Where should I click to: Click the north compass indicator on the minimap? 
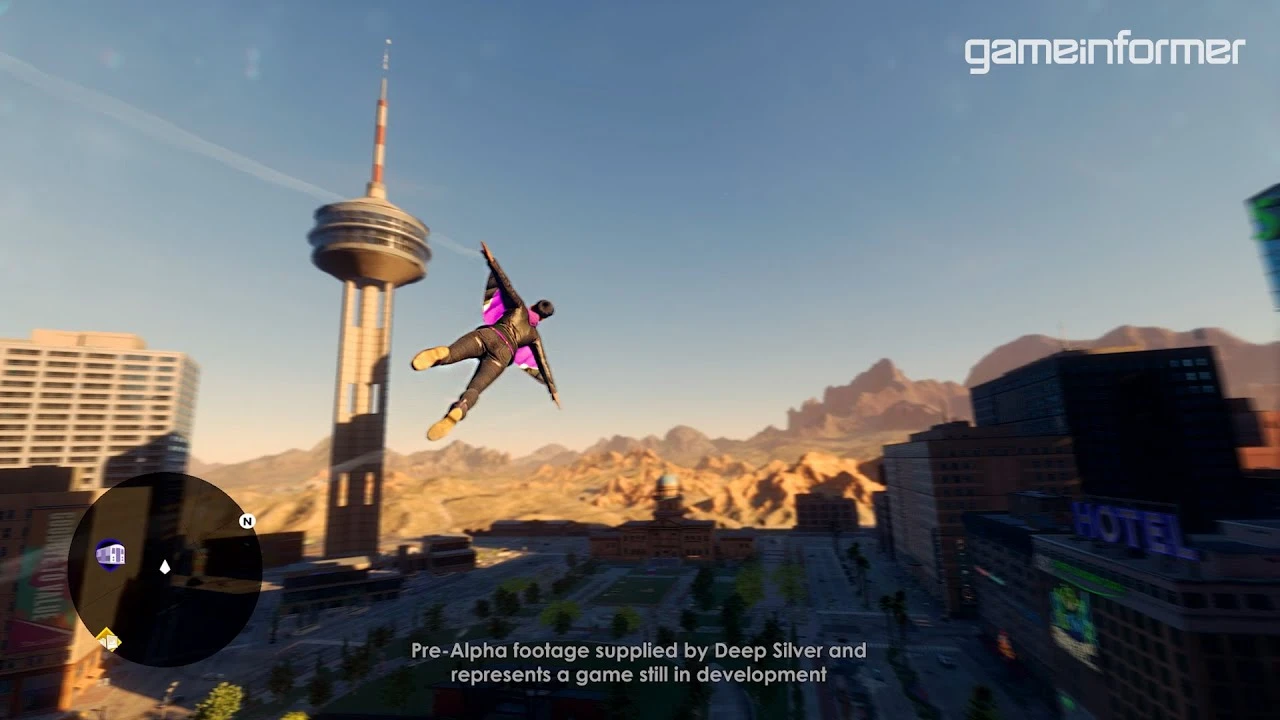(x=246, y=521)
